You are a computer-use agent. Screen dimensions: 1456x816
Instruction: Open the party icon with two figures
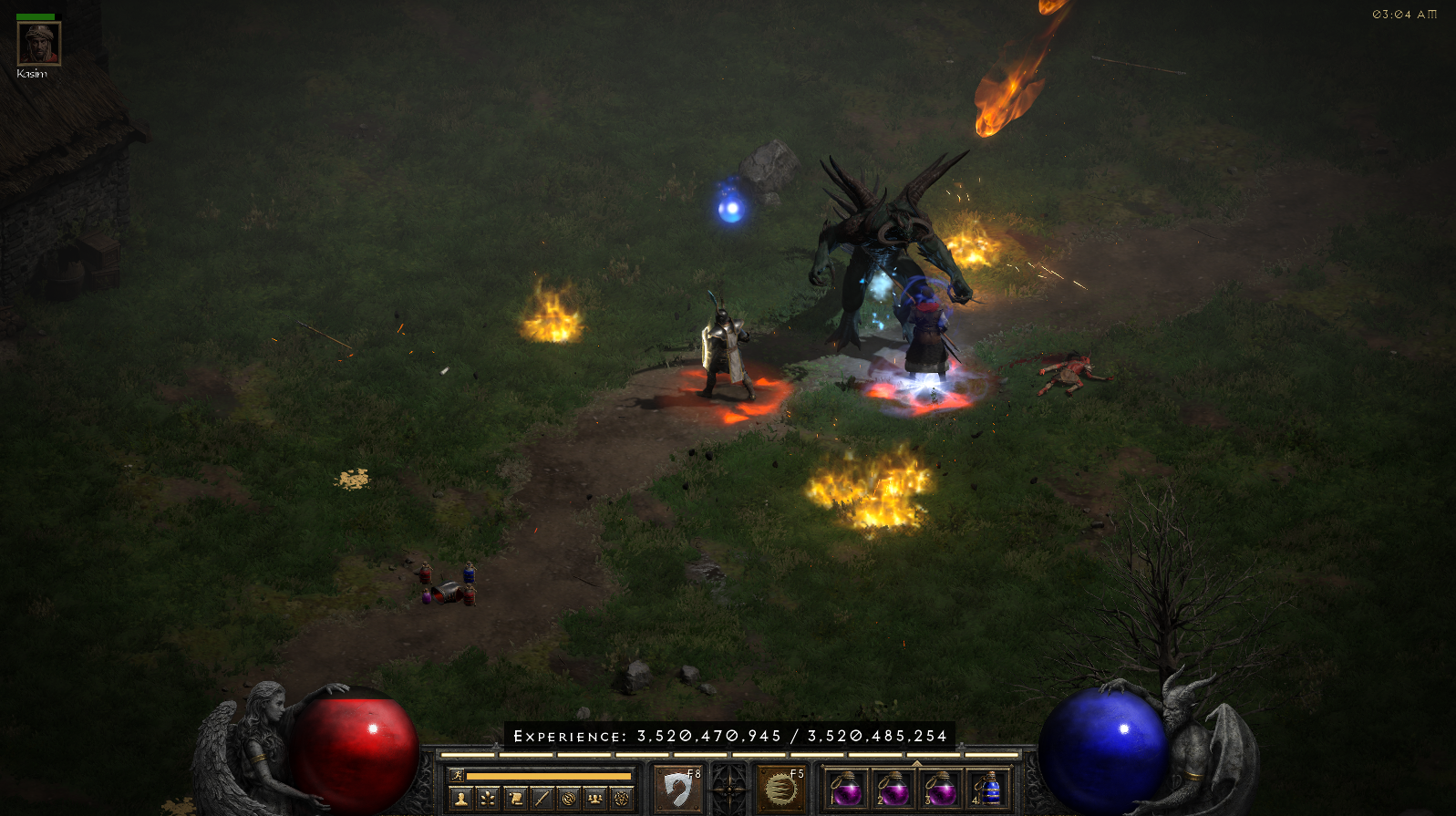pyautogui.click(x=595, y=799)
